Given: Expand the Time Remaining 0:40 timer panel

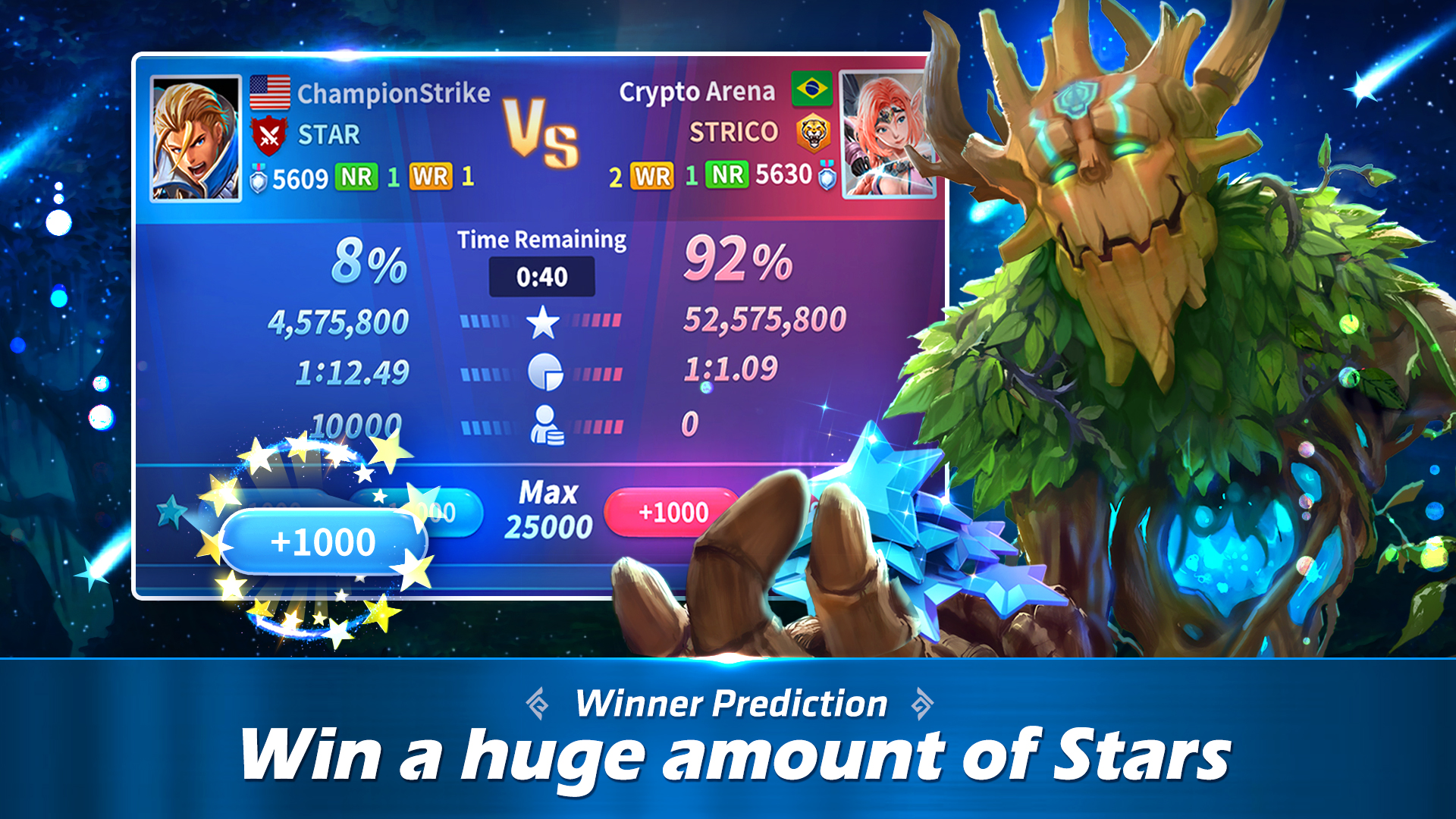Looking at the screenshot, I should (x=541, y=277).
